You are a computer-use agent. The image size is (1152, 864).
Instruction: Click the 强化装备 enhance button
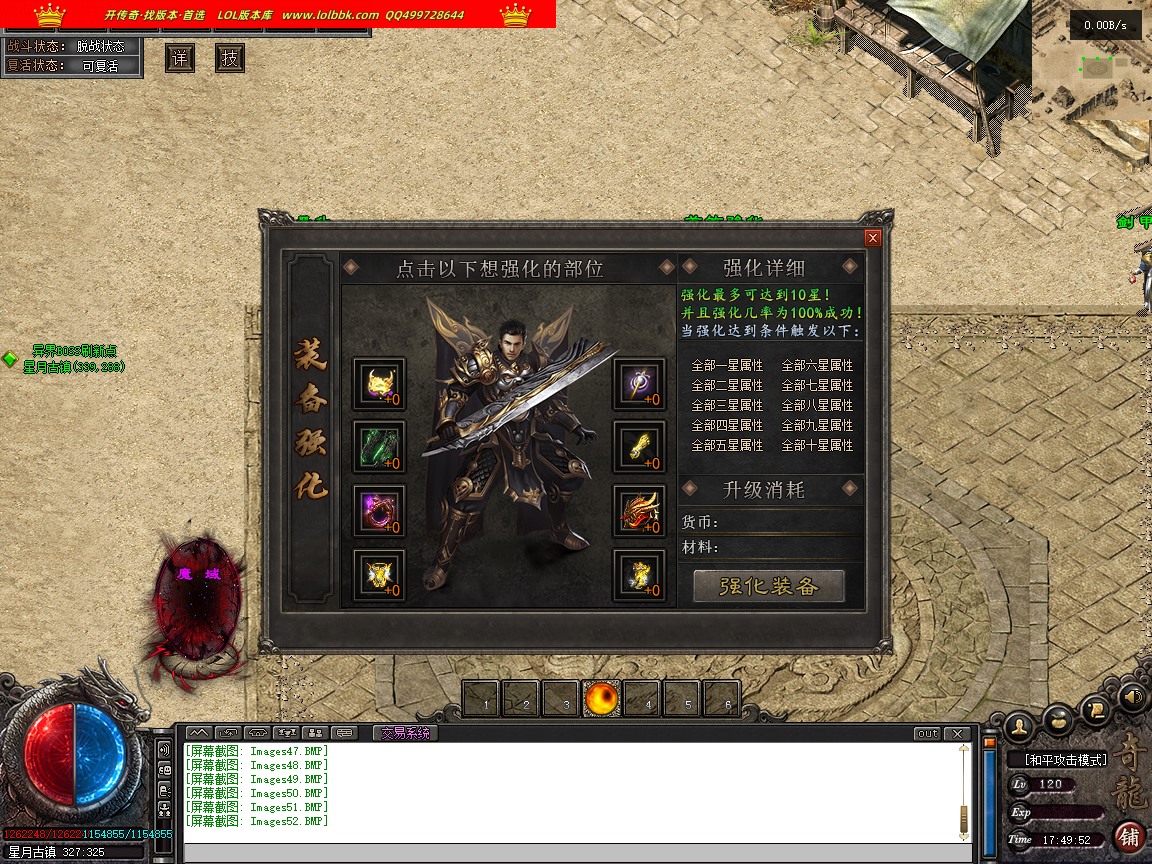pyautogui.click(x=768, y=586)
